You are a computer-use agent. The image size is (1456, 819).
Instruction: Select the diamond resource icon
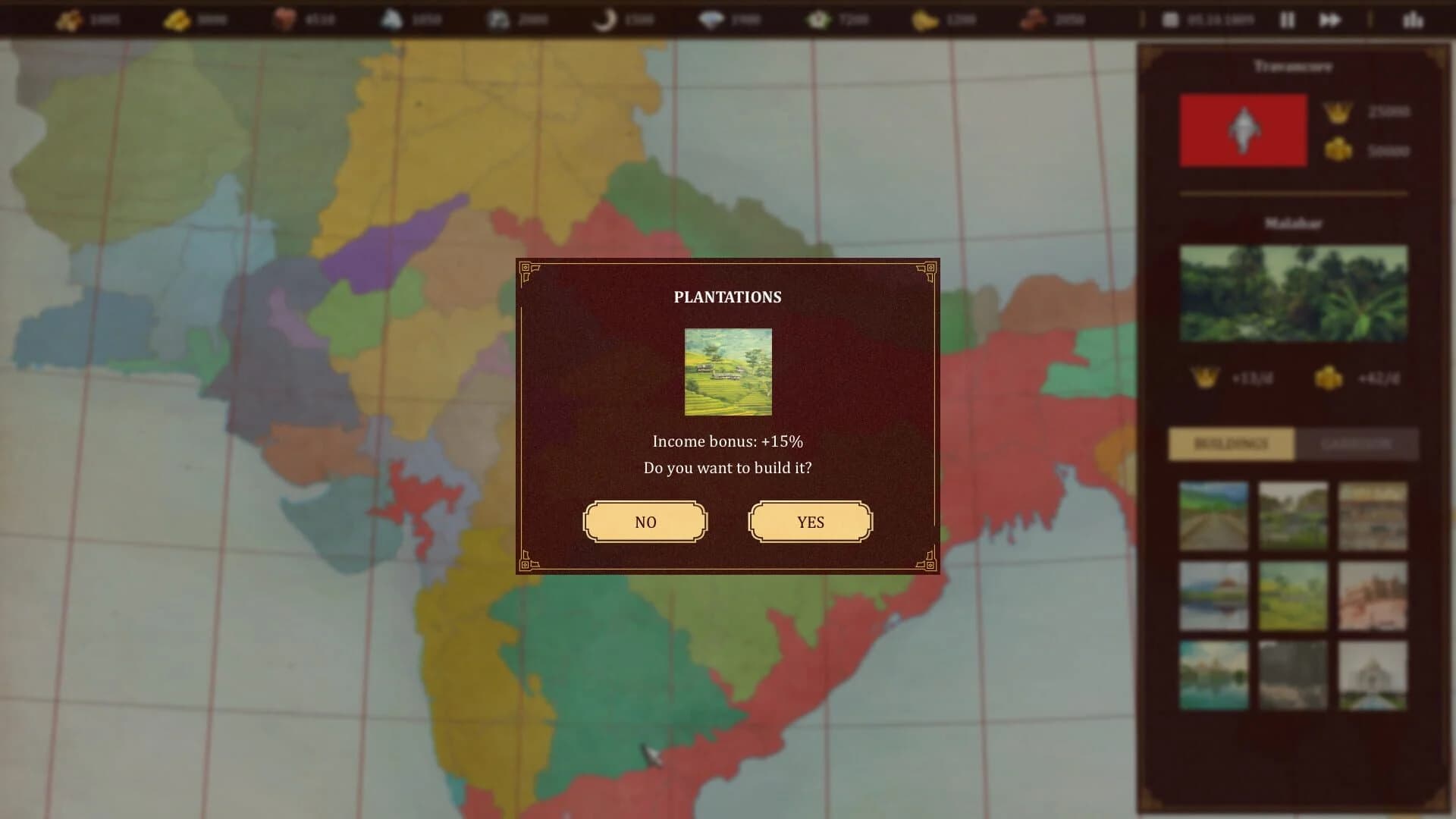click(713, 20)
